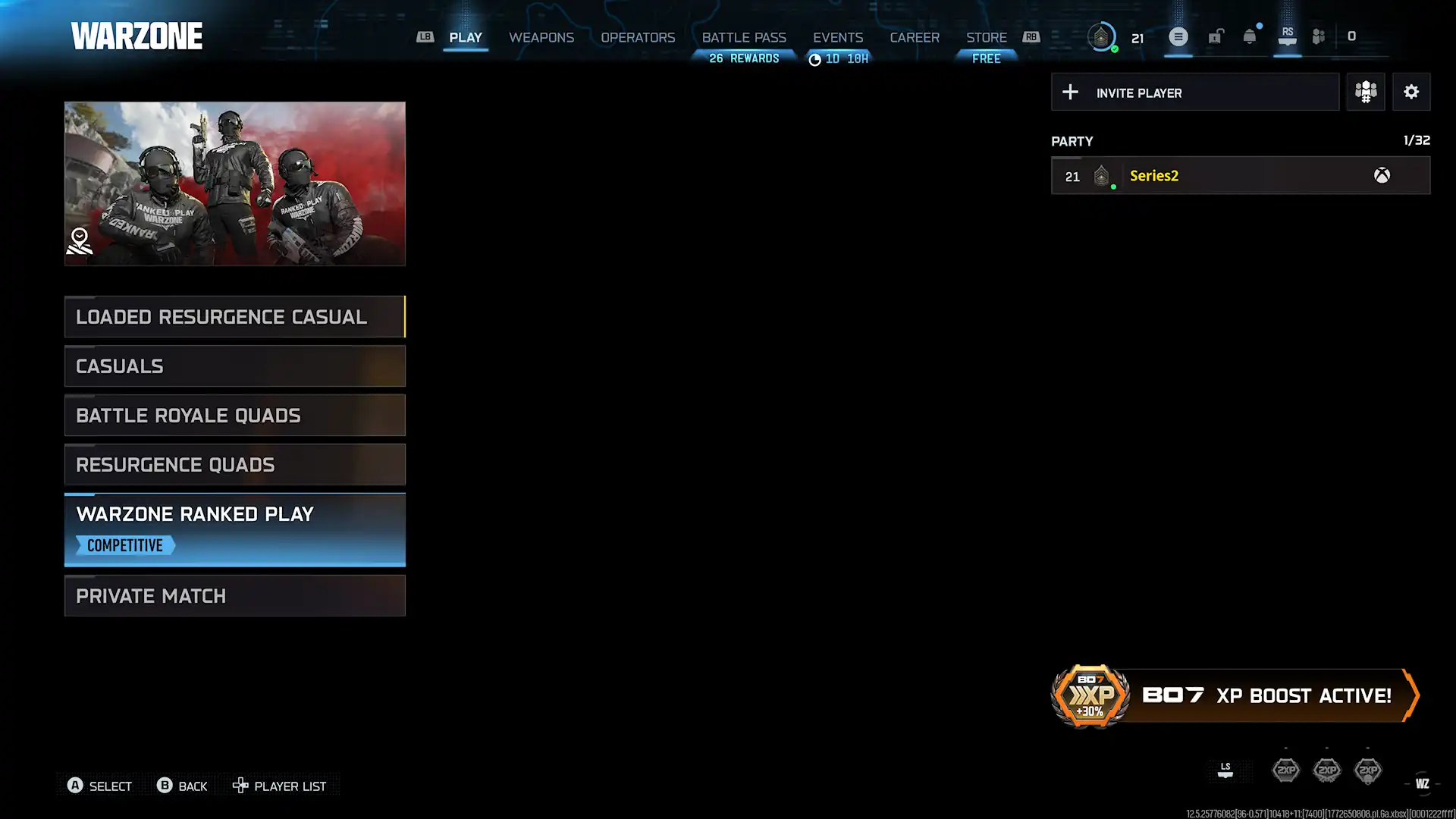Image resolution: width=1456 pixels, height=819 pixels.
Task: Open the Career menu
Action: (915, 37)
